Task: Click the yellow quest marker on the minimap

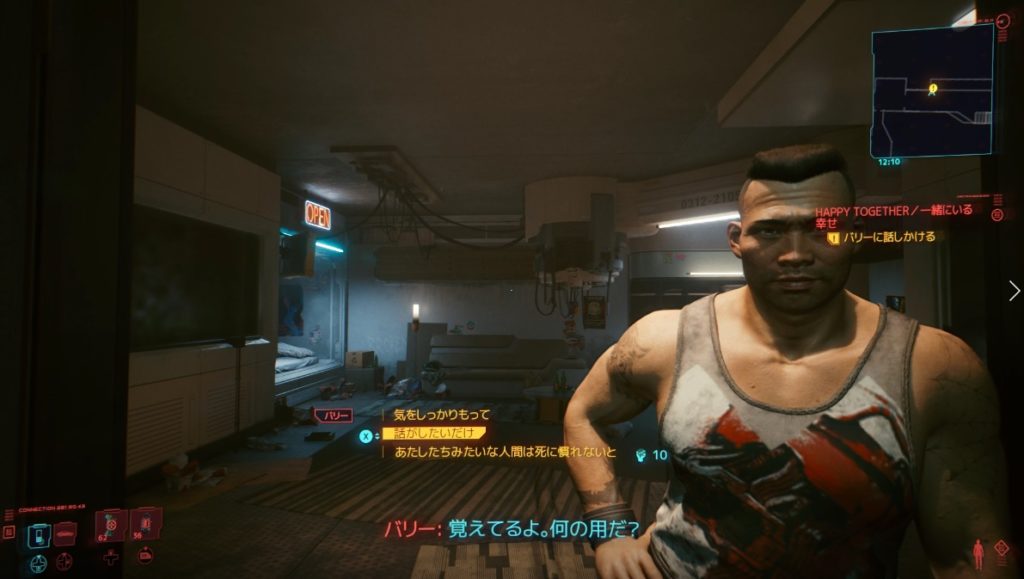Action: (x=932, y=89)
